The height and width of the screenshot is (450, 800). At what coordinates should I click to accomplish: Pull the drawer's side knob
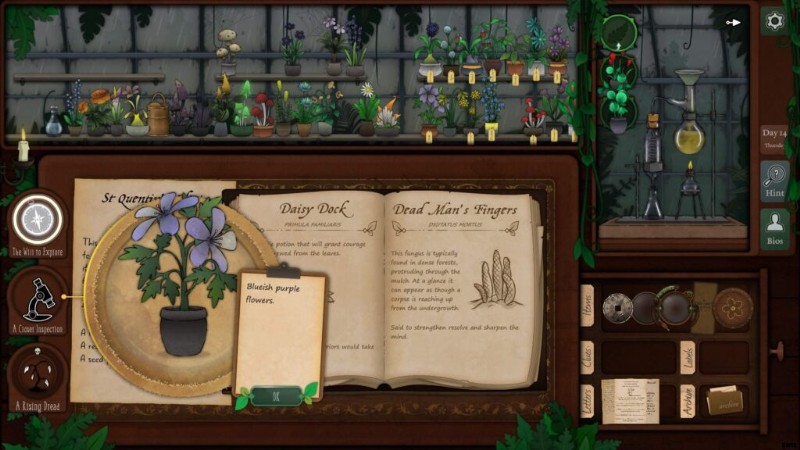pyautogui.click(x=776, y=349)
